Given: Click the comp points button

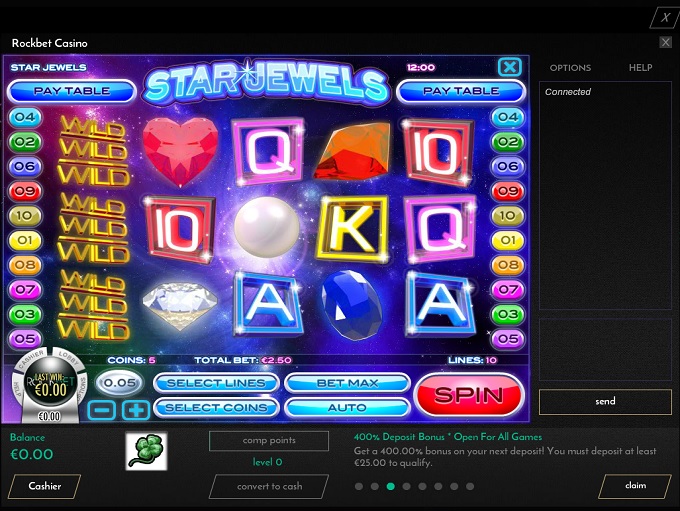Looking at the screenshot, I should point(269,441).
